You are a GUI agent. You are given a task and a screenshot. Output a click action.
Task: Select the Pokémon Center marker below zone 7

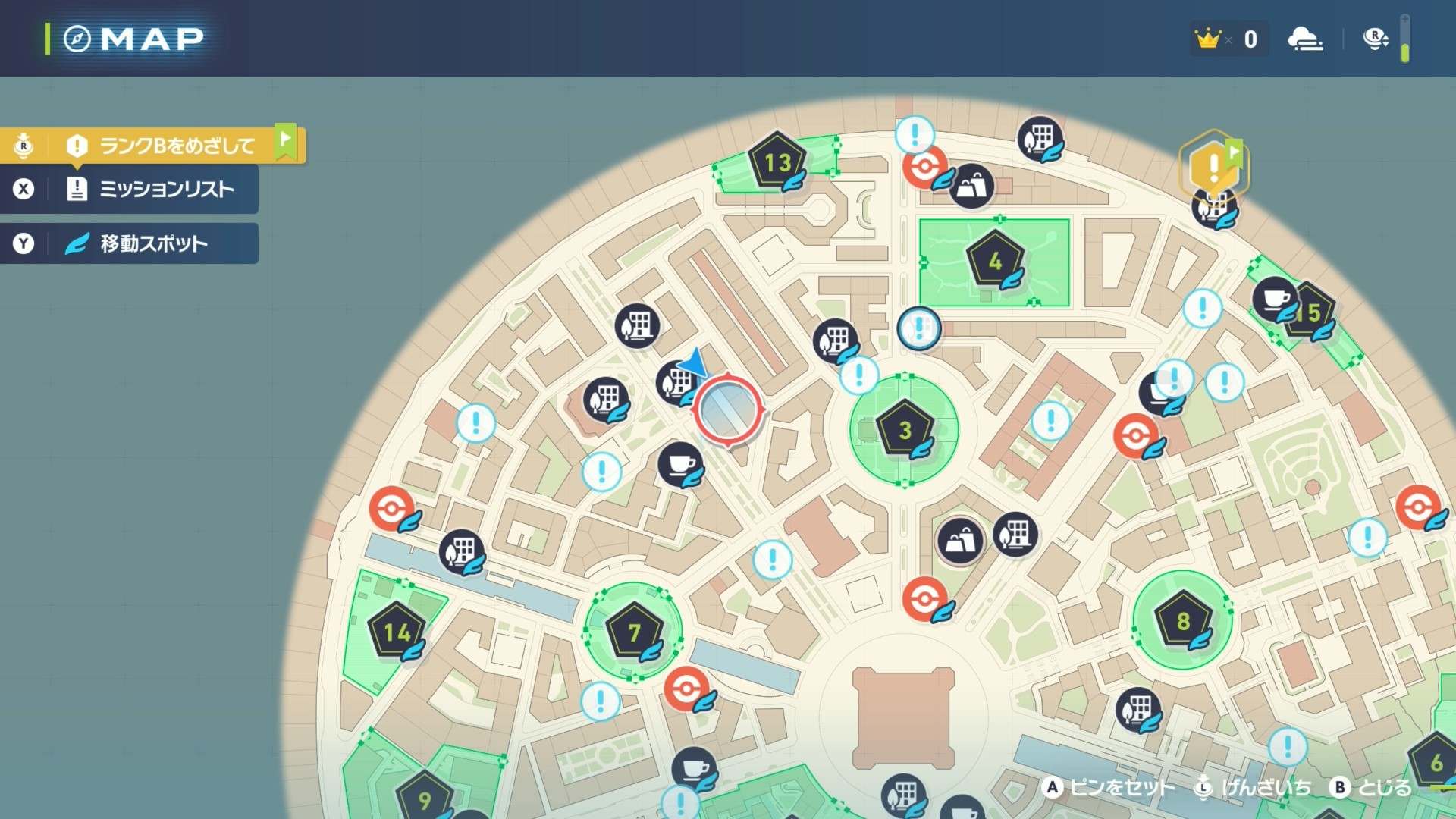[686, 689]
